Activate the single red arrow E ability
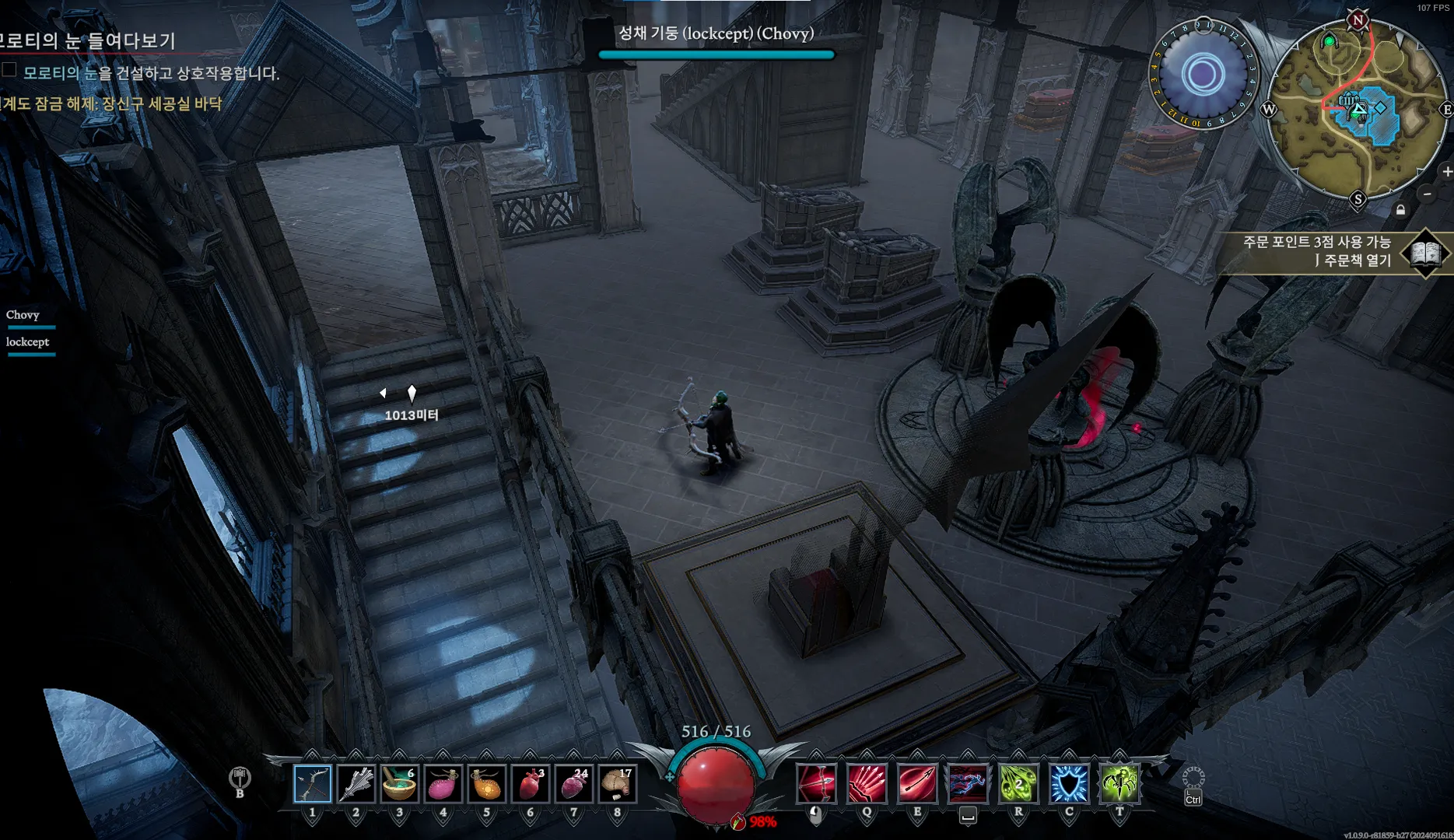Screen dimensions: 1454x840 [x=917, y=783]
